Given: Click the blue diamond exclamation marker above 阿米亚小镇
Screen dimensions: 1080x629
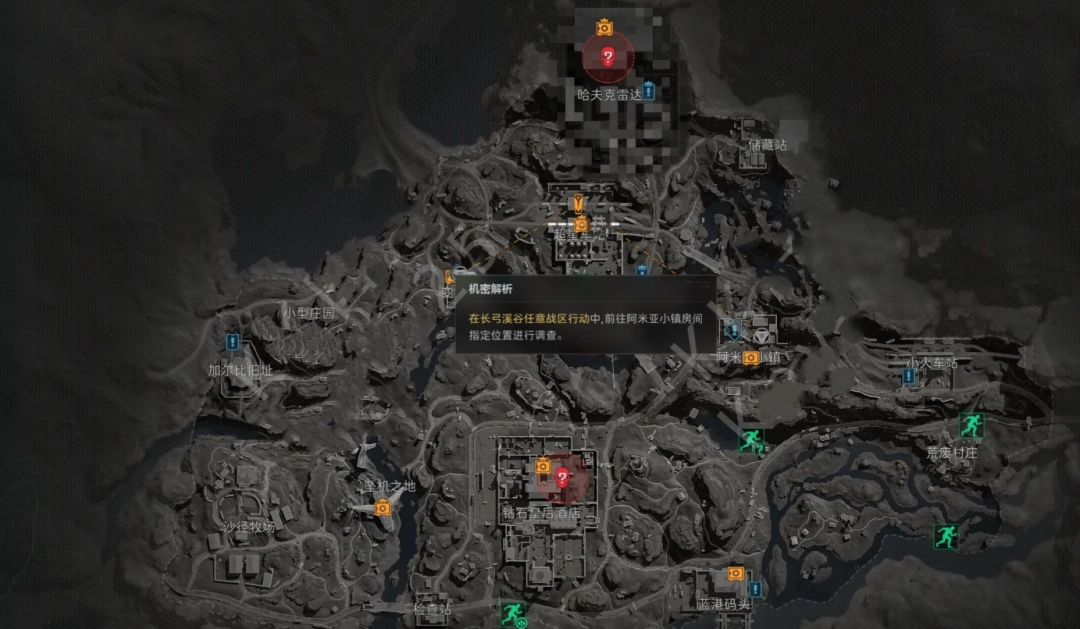Looking at the screenshot, I should coord(732,328).
